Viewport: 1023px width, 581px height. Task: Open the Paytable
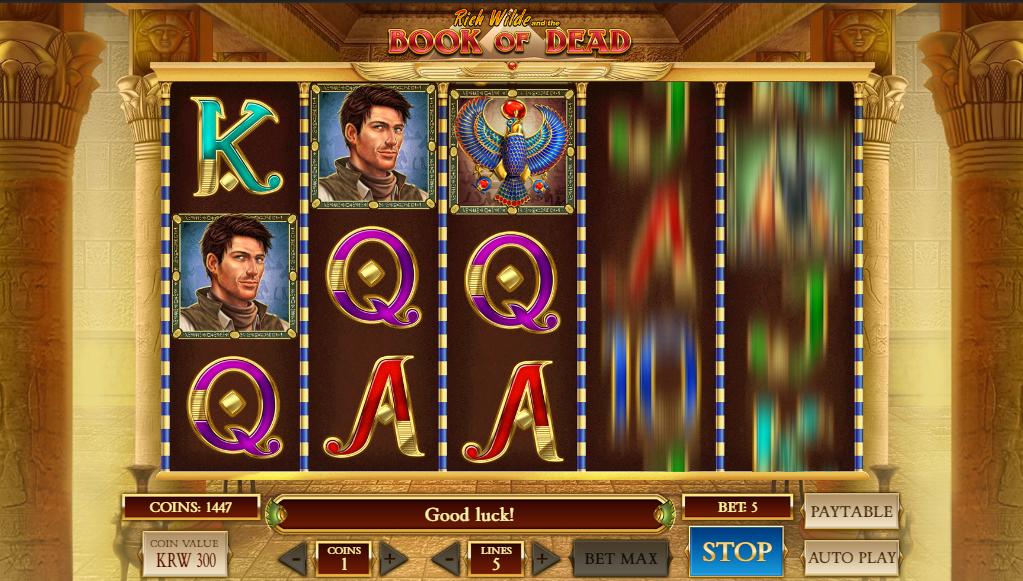coord(851,511)
